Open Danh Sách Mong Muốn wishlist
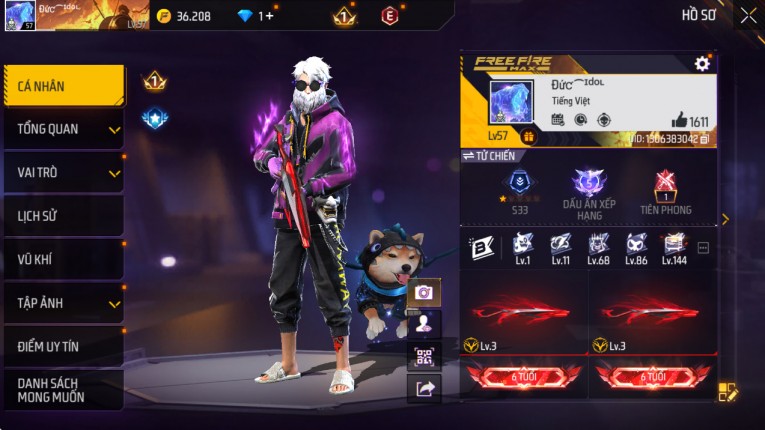765x430 pixels. pyautogui.click(x=64, y=390)
